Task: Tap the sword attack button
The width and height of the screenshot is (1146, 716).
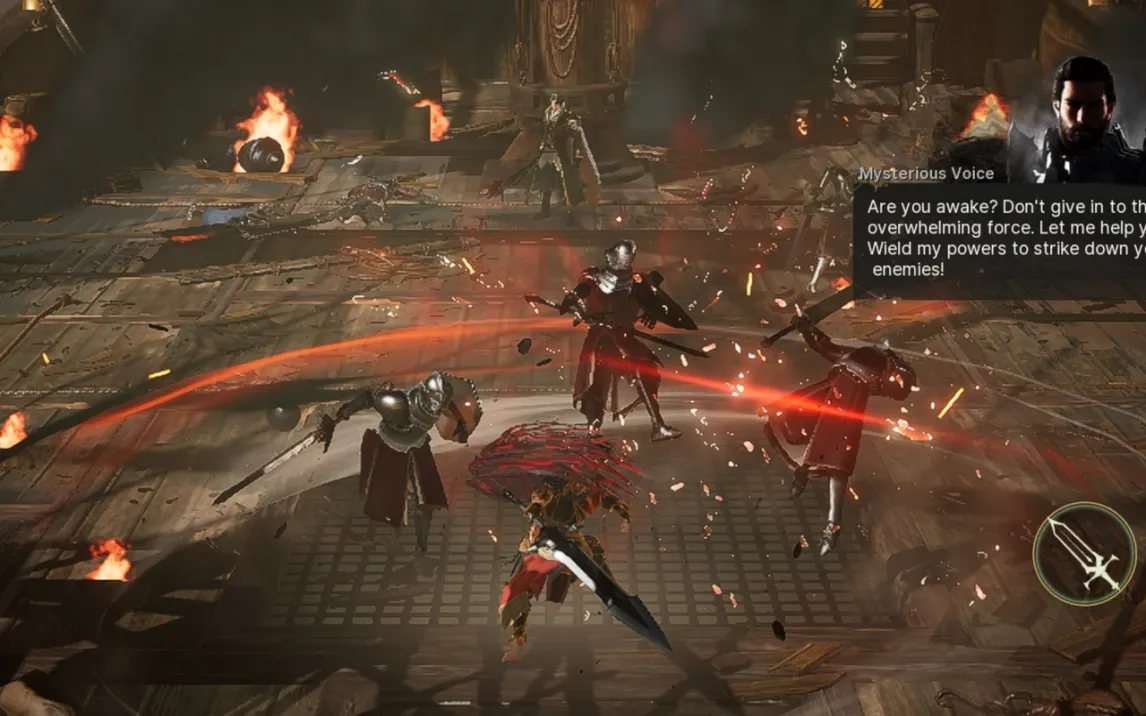Action: click(x=1084, y=552)
